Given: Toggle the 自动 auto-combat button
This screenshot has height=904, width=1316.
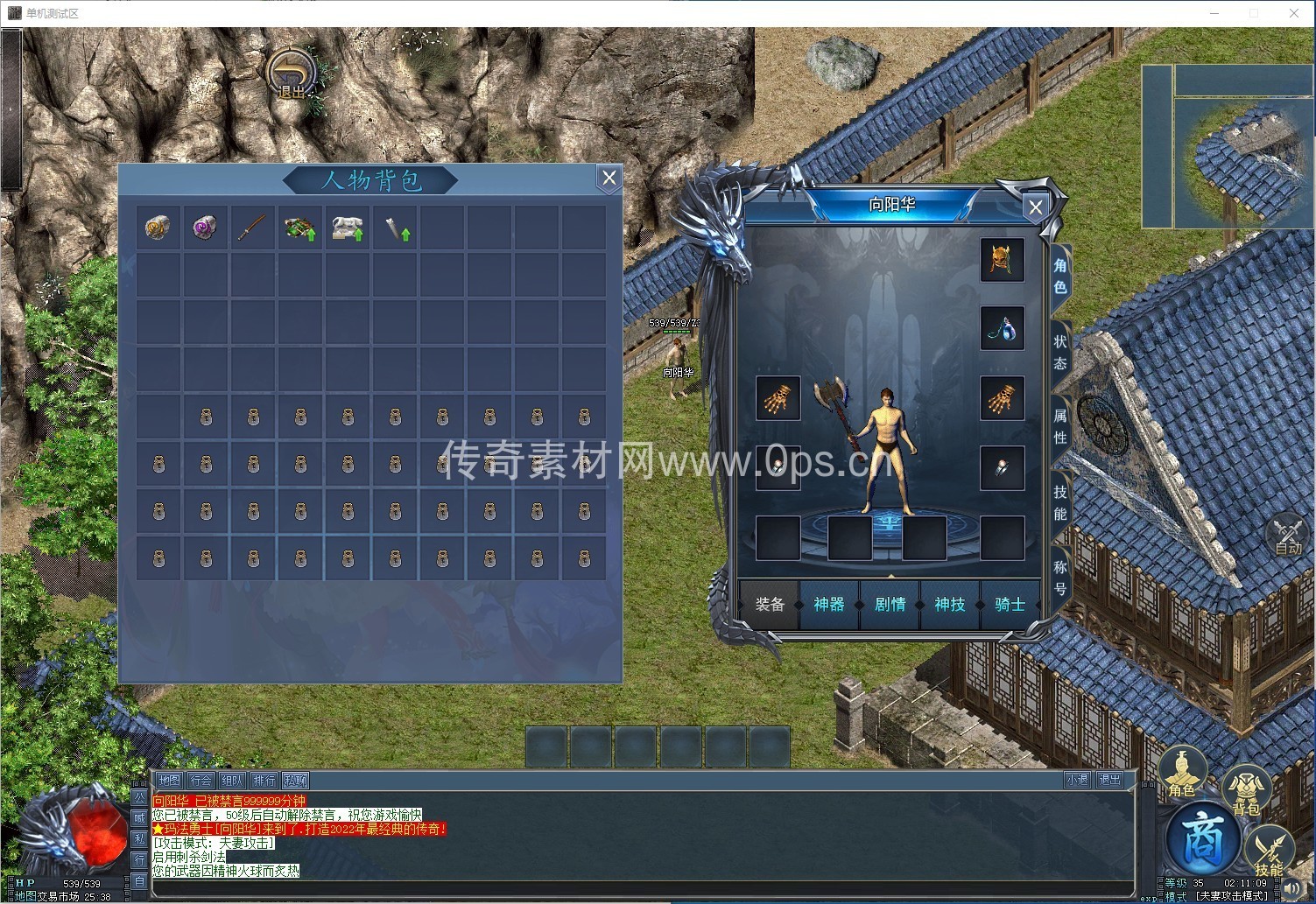Looking at the screenshot, I should [1288, 536].
